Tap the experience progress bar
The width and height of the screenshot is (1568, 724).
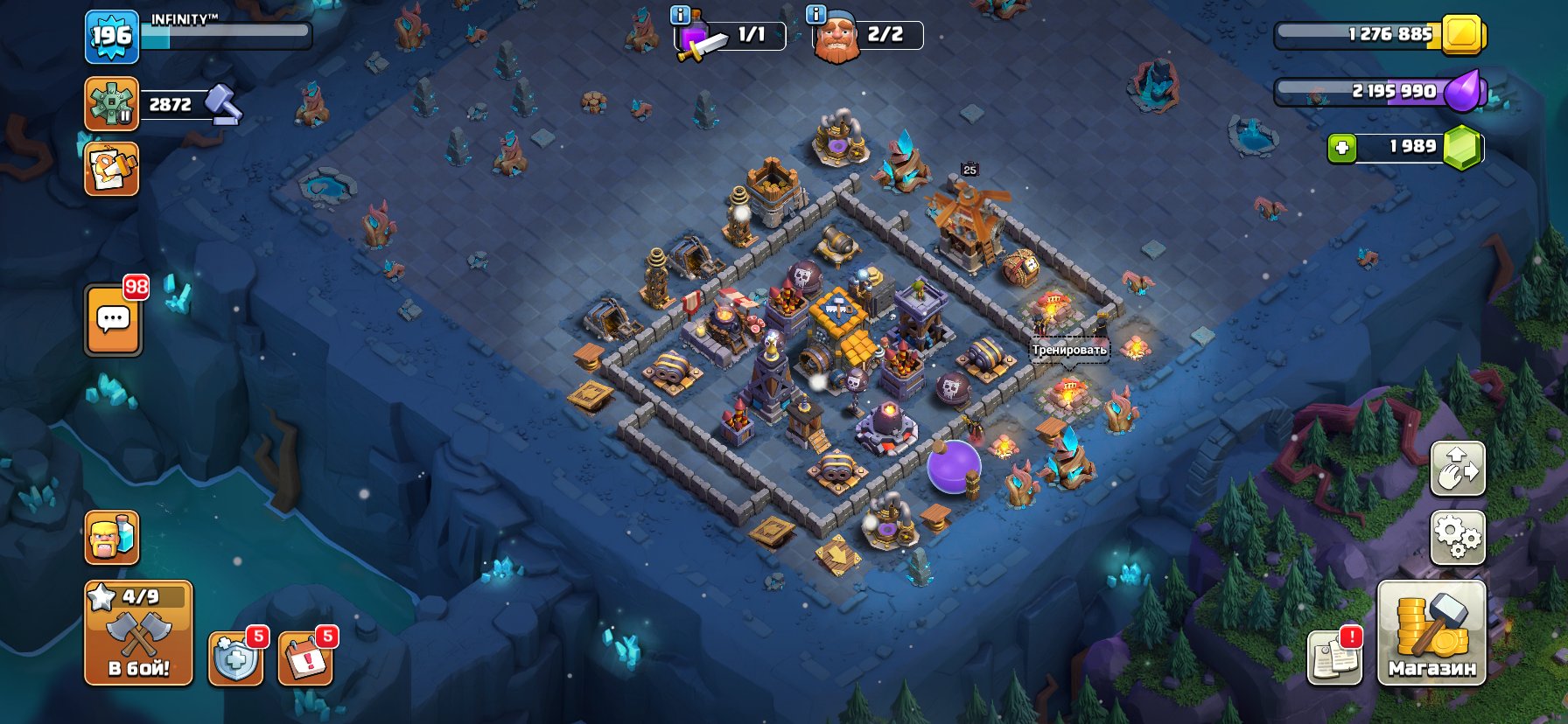[227, 35]
